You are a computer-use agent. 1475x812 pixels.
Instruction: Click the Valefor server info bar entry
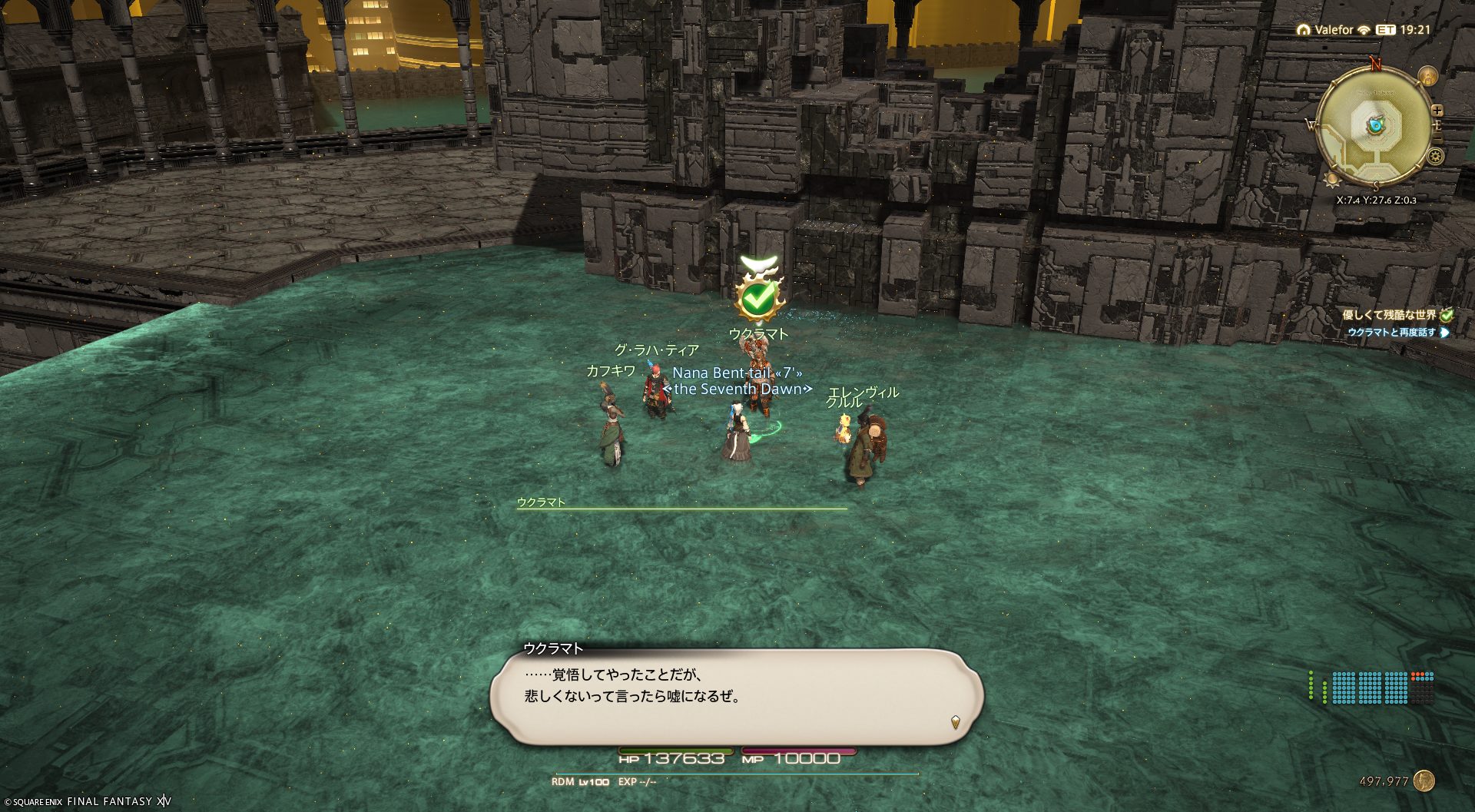pos(1333,30)
